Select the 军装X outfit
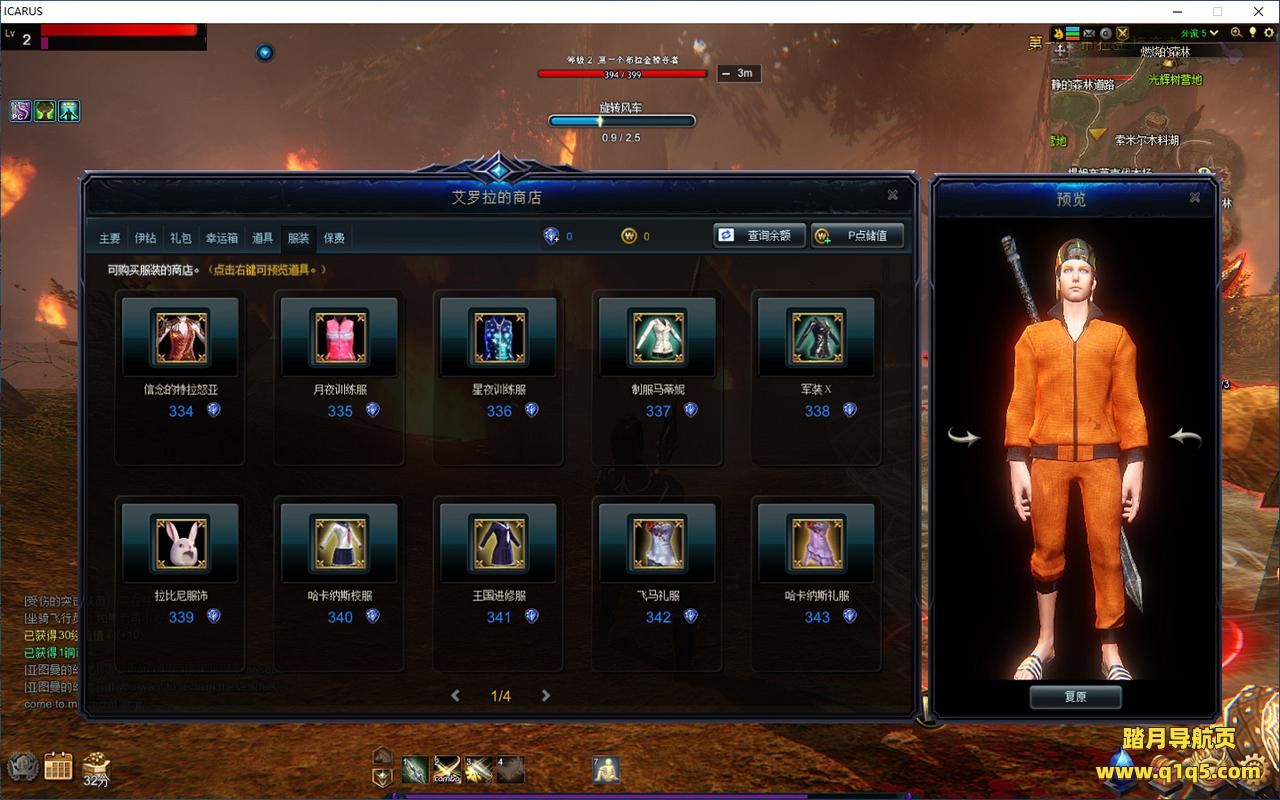The height and width of the screenshot is (800, 1280). (817, 337)
